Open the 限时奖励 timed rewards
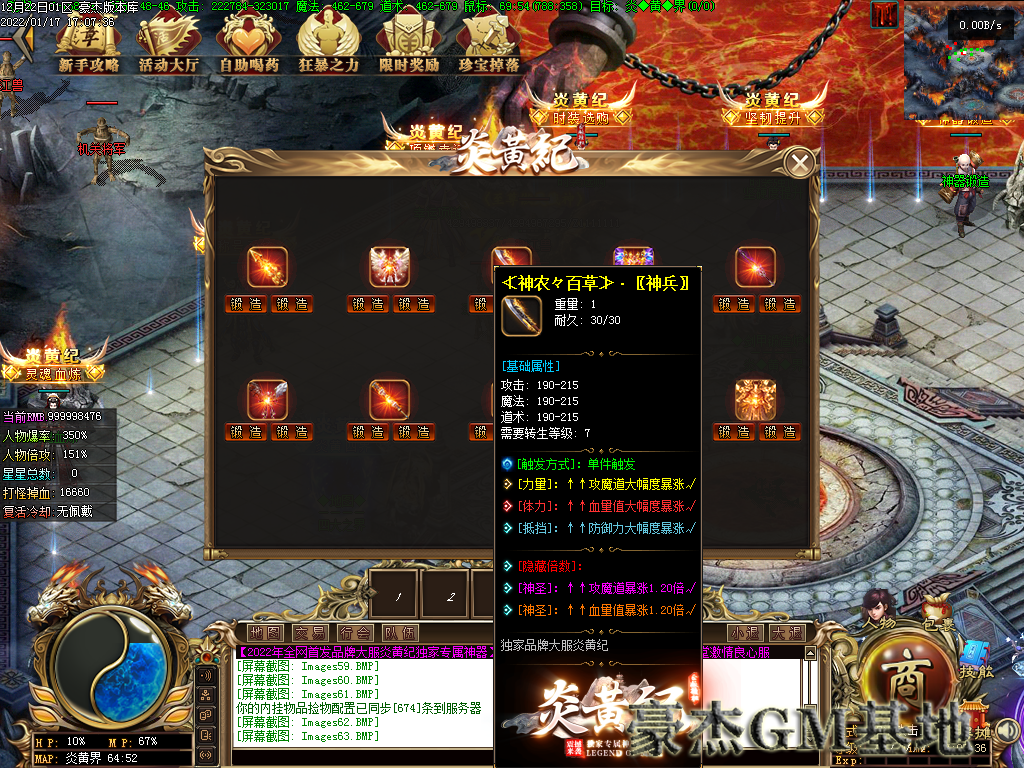This screenshot has width=1024, height=768. coord(409,46)
